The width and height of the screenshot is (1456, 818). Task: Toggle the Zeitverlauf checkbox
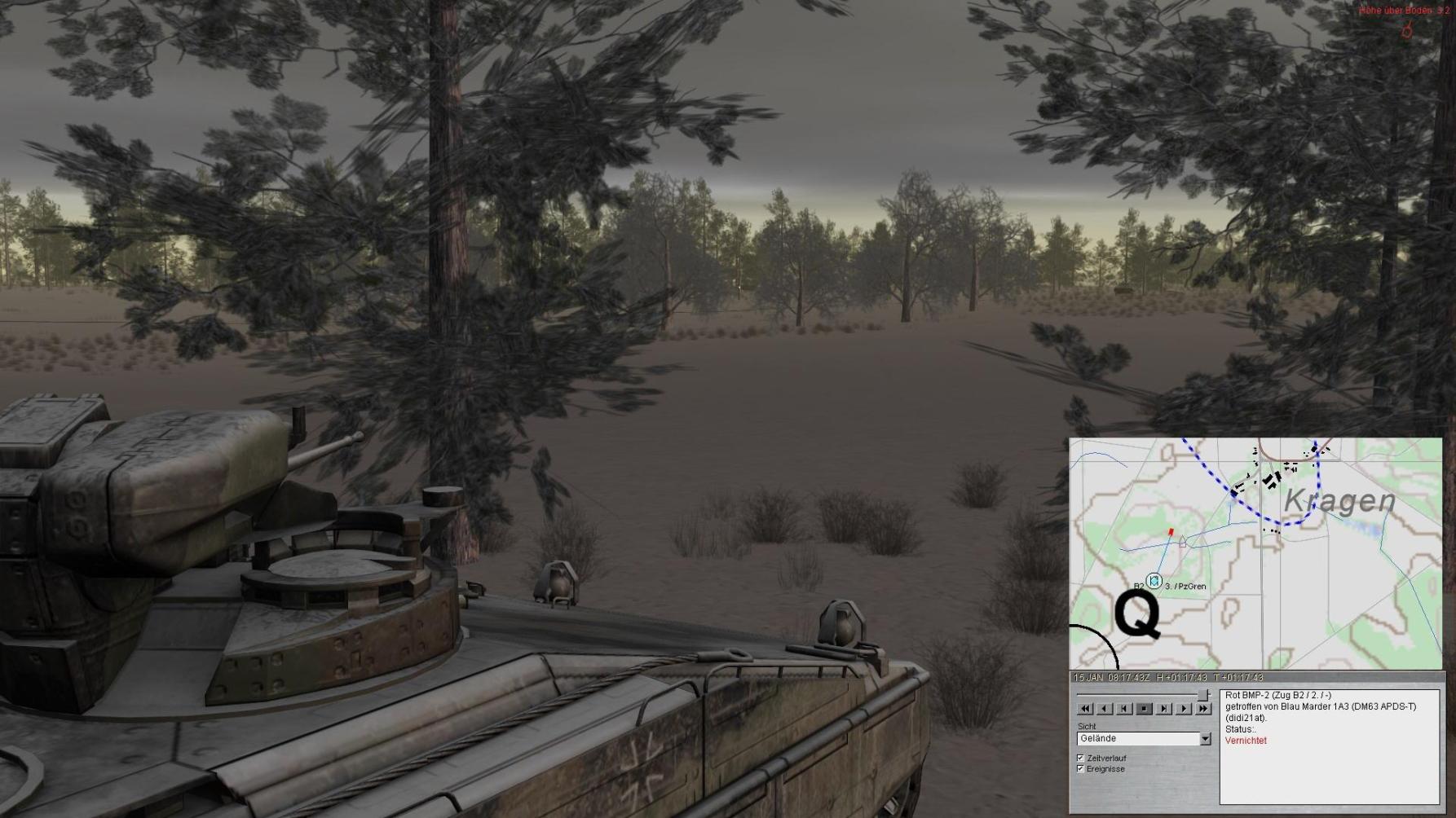[x=1081, y=758]
